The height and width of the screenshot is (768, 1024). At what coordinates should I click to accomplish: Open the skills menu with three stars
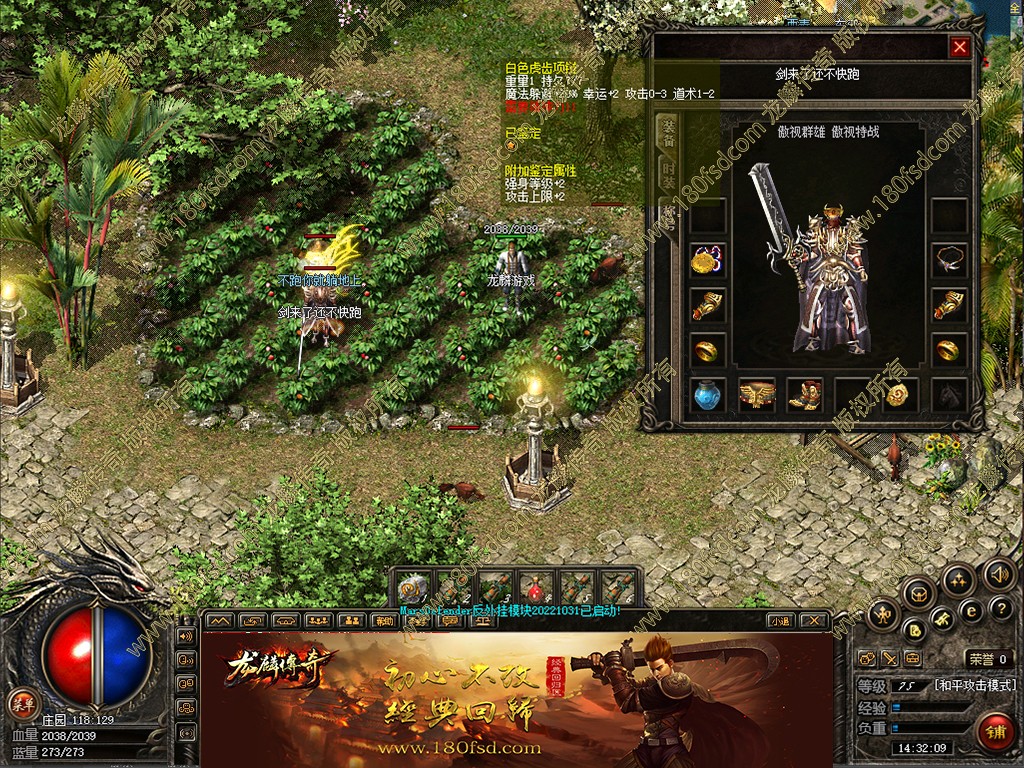tap(958, 580)
